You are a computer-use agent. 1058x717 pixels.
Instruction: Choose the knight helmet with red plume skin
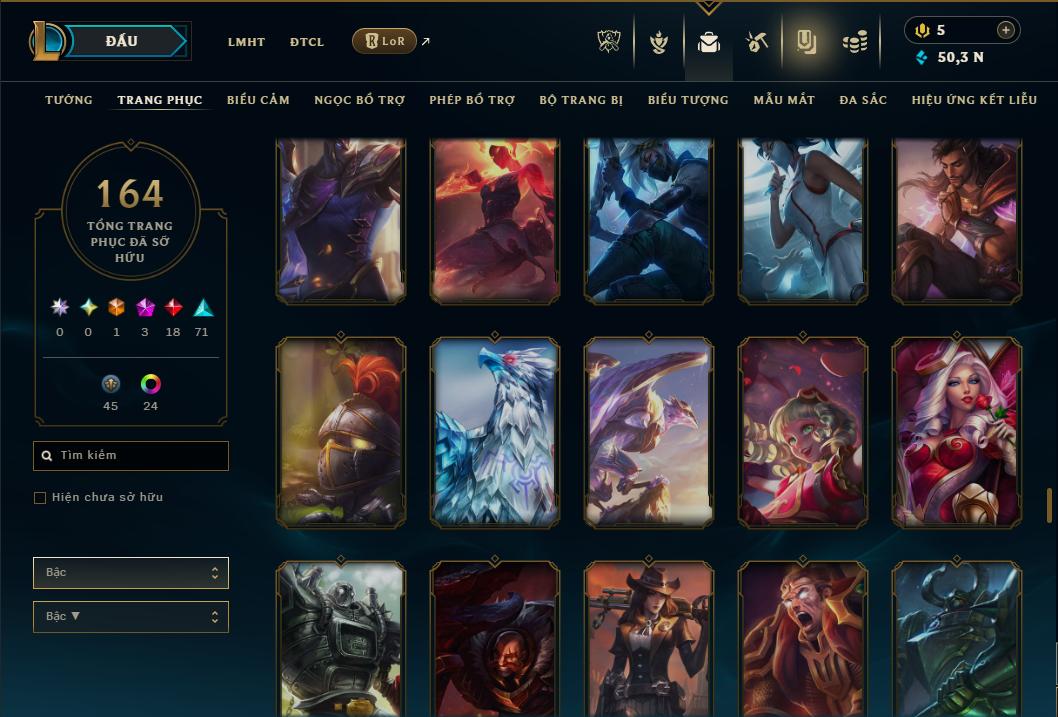(341, 432)
